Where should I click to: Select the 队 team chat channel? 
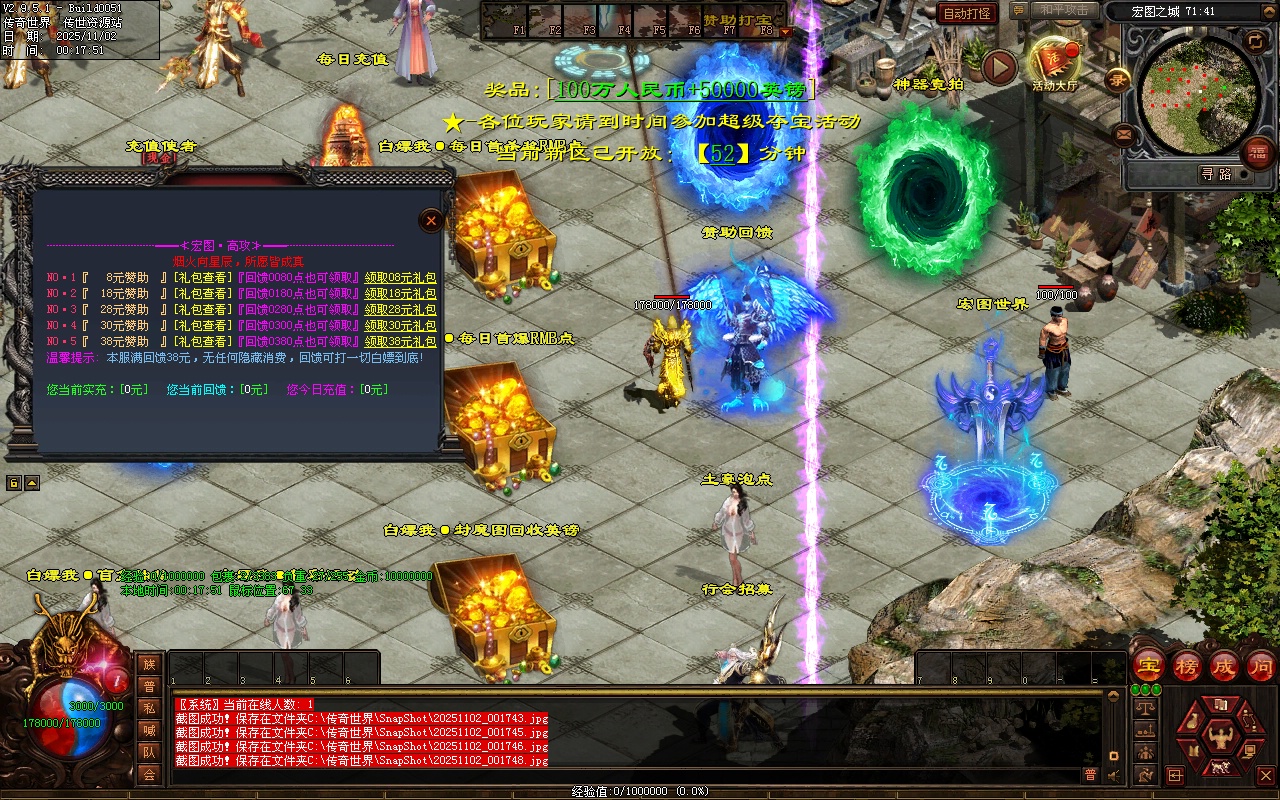pos(149,752)
